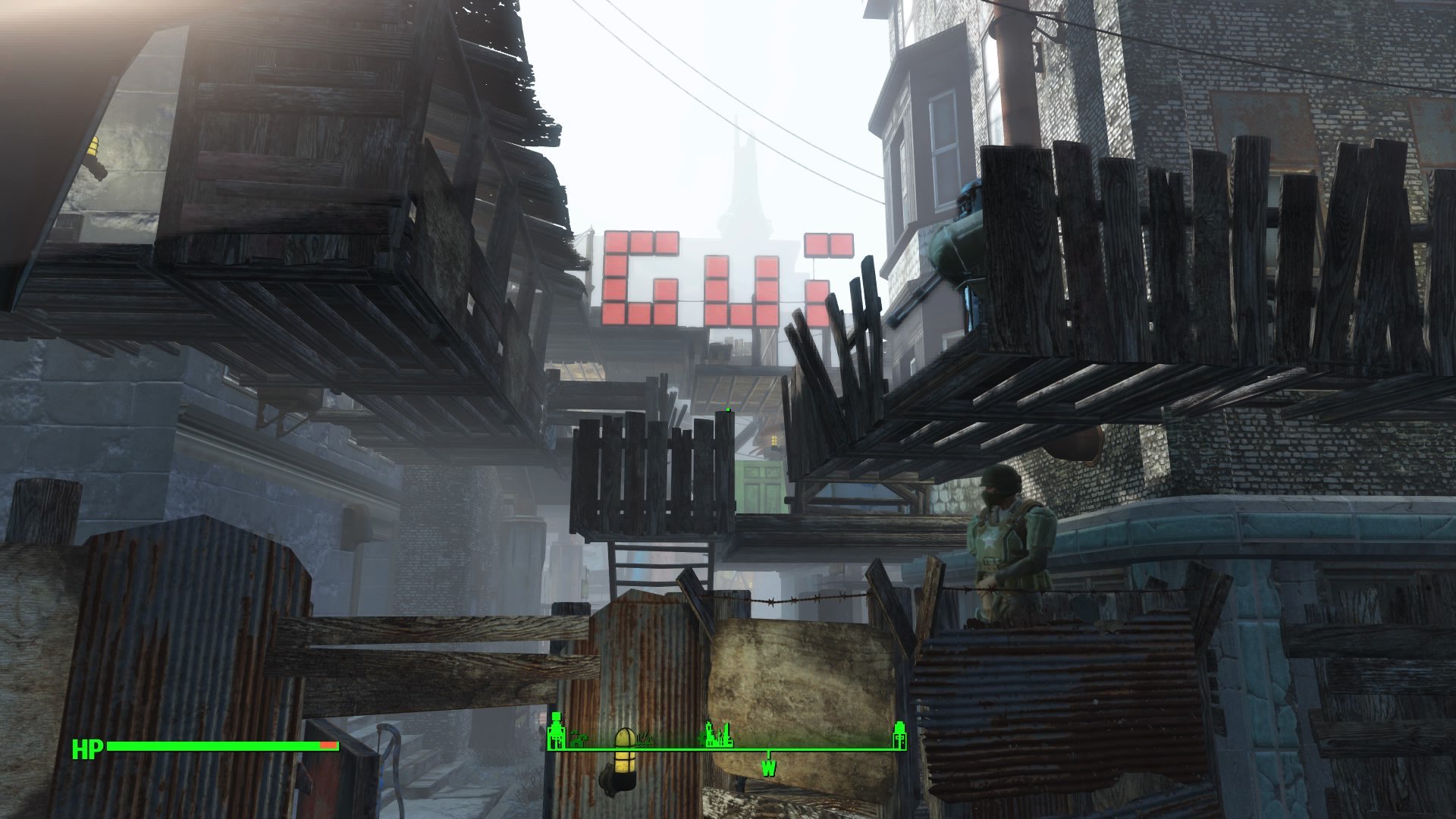Click the W cardinal direction indicator below the compass
1456x819 pixels.
(769, 768)
